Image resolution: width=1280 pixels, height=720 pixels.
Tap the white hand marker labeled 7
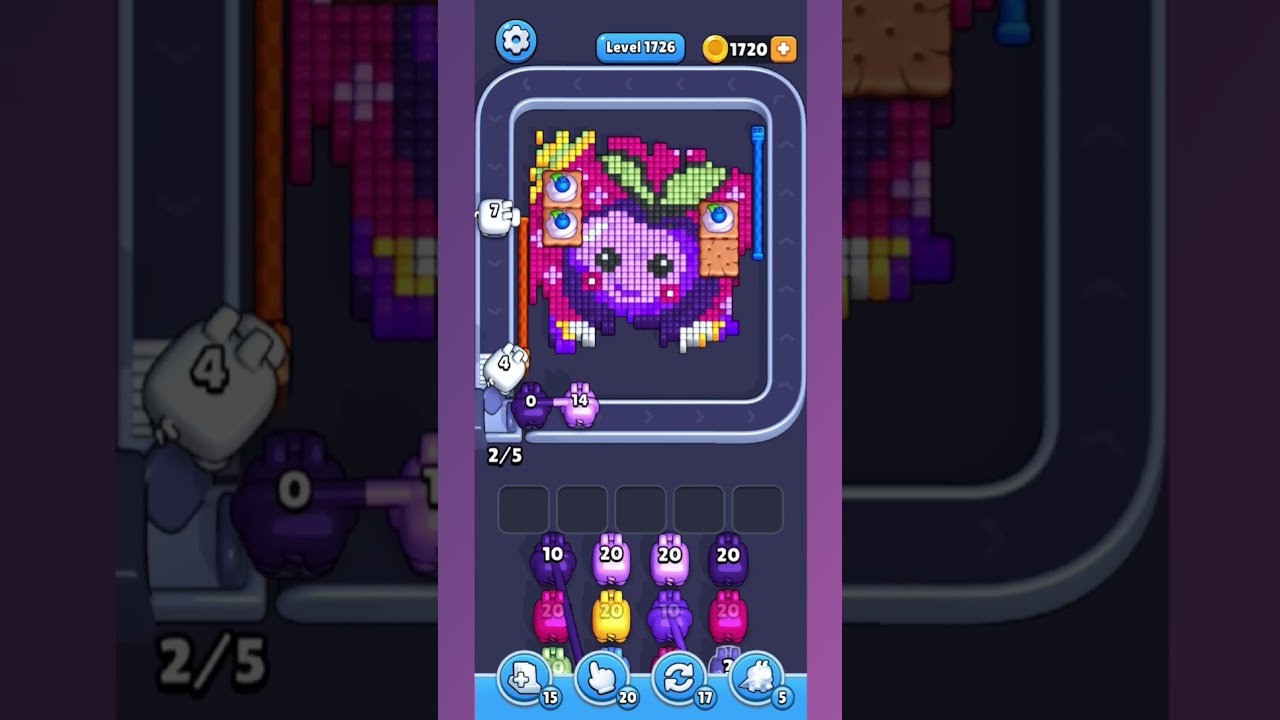tap(497, 212)
